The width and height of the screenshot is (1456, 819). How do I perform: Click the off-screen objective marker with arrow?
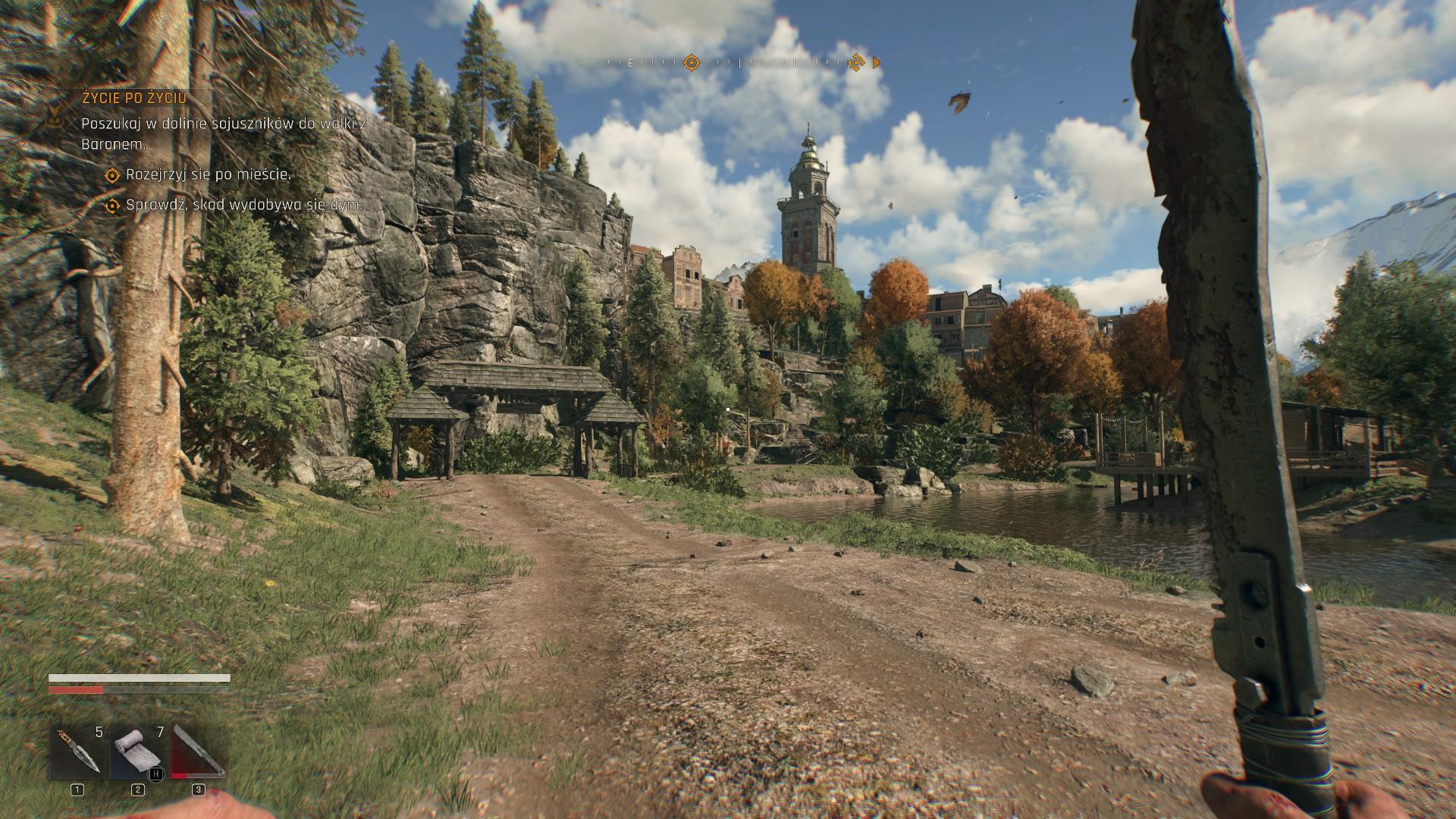pyautogui.click(x=857, y=63)
